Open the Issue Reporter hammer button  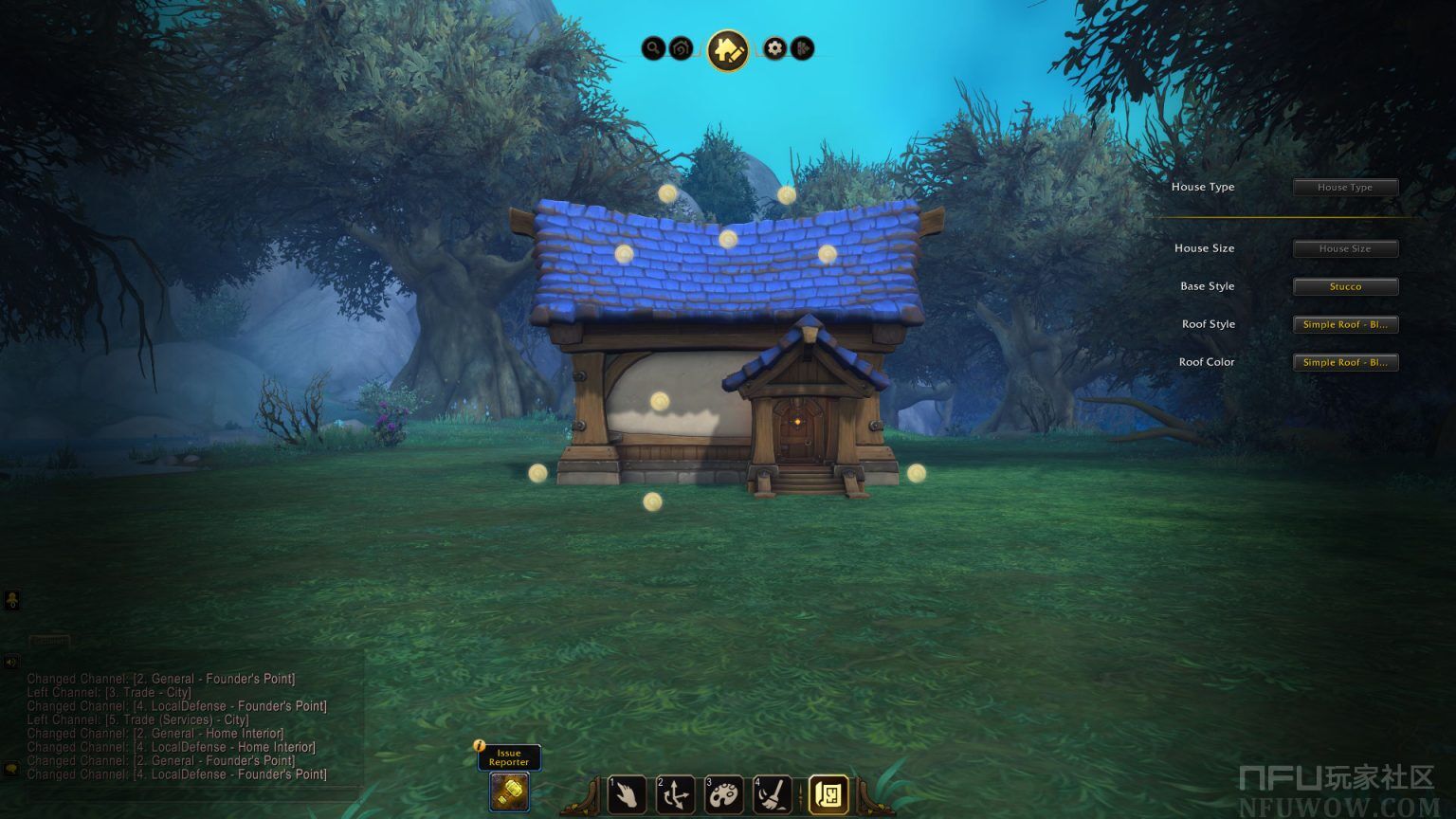click(x=509, y=792)
